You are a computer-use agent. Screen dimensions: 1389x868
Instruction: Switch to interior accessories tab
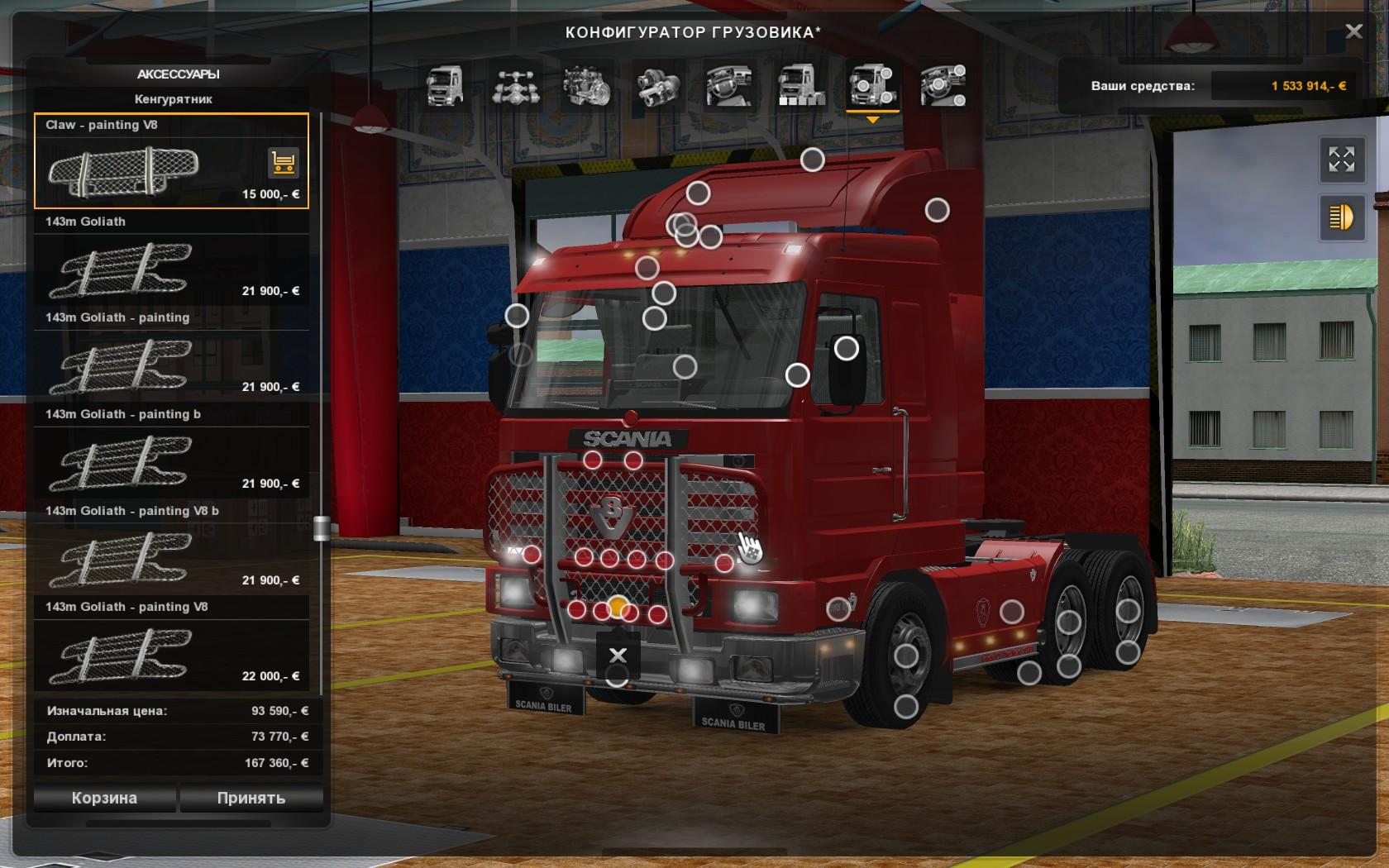point(943,86)
